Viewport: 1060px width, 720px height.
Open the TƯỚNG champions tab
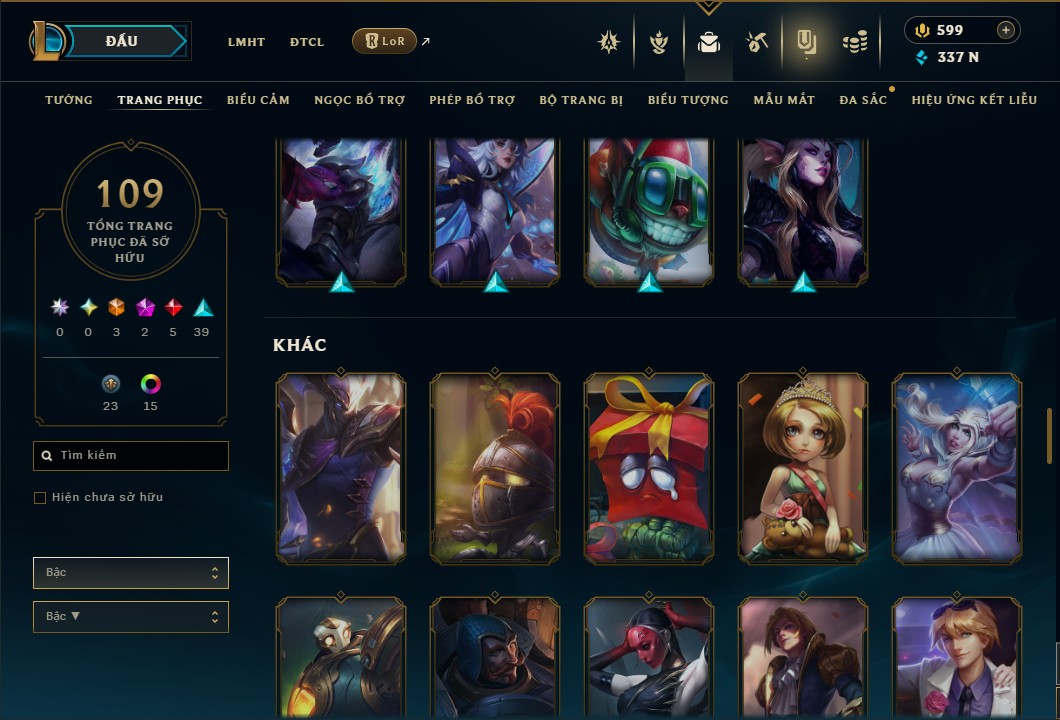point(69,100)
